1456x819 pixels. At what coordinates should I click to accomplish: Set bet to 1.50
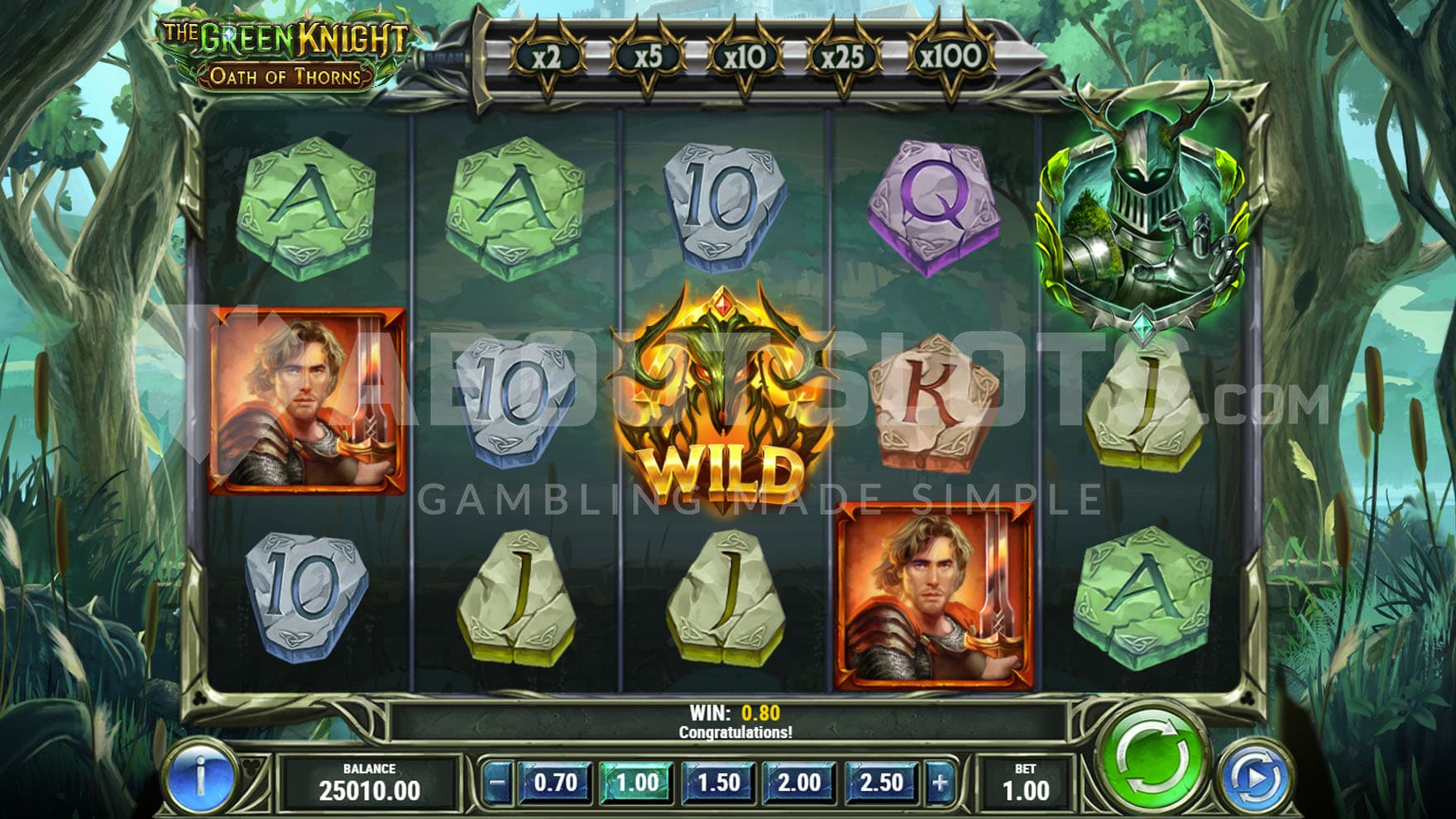718,782
